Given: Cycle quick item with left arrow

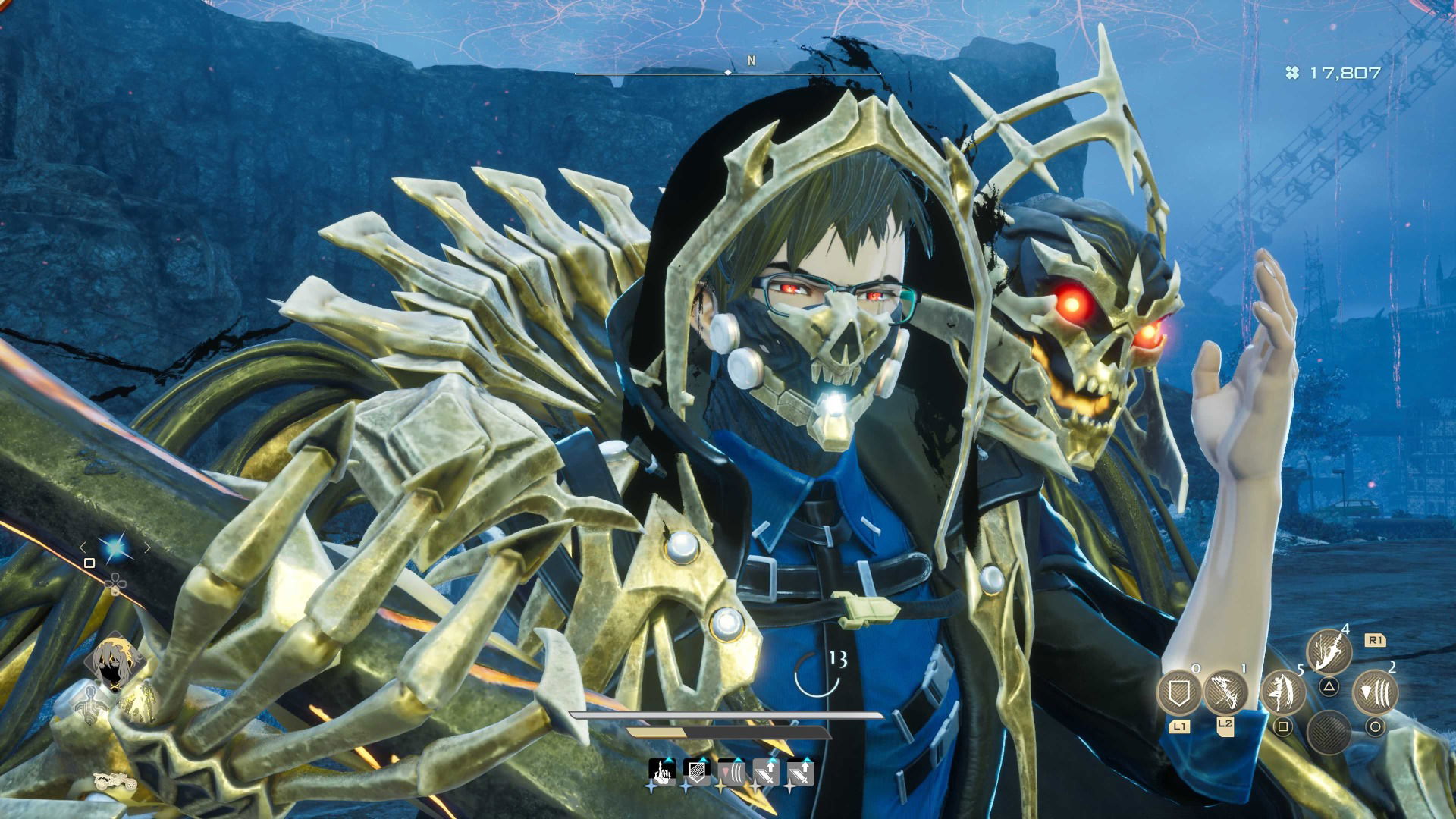Looking at the screenshot, I should 83,548.
